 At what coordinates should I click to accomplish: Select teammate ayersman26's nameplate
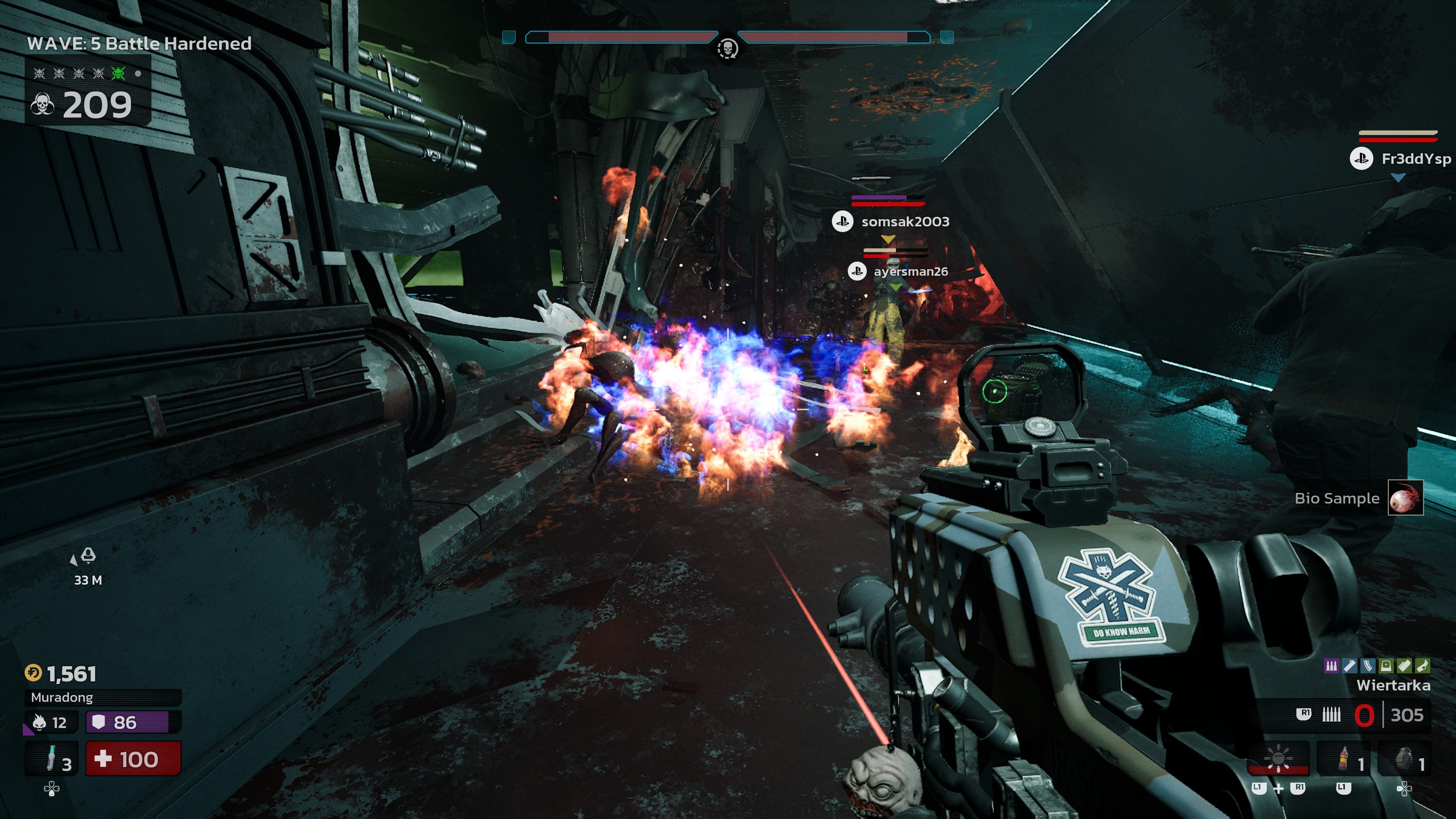[x=910, y=272]
